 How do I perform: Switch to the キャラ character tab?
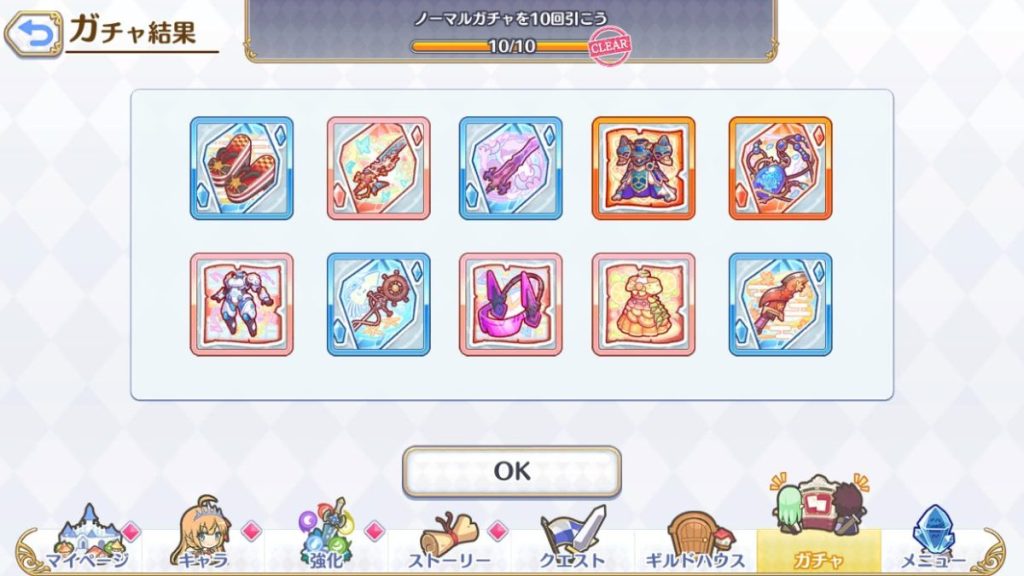(x=203, y=539)
